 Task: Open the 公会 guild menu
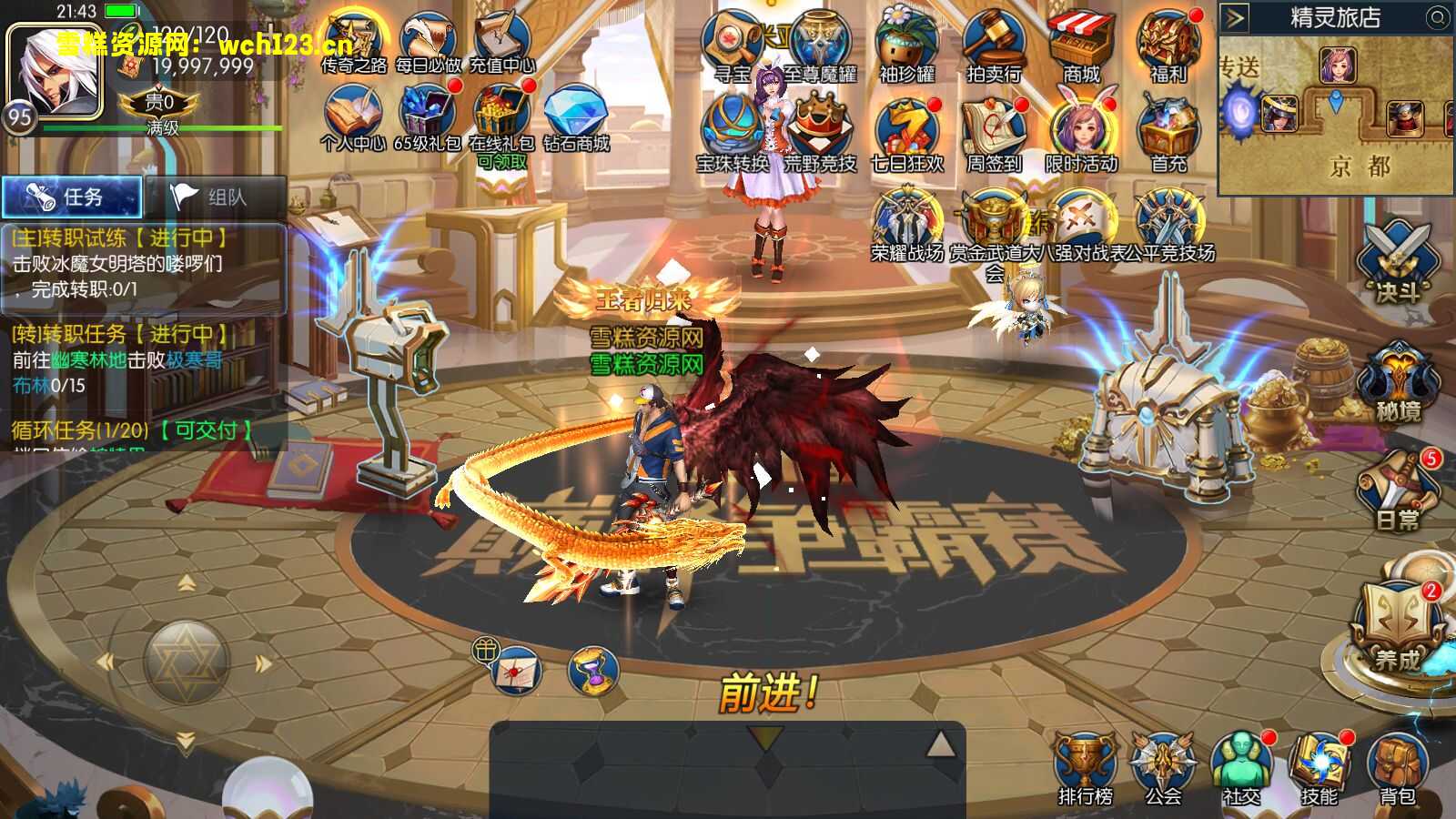click(x=1163, y=768)
